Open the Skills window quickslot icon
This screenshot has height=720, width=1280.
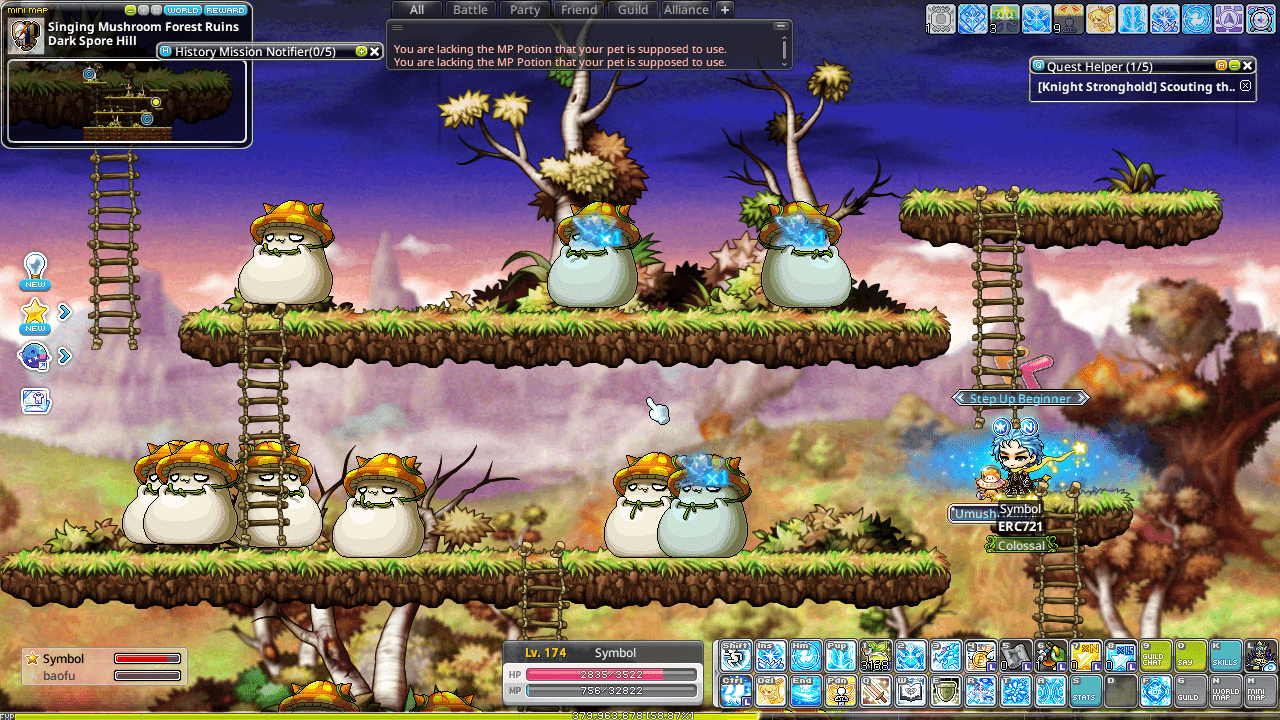(x=1224, y=657)
